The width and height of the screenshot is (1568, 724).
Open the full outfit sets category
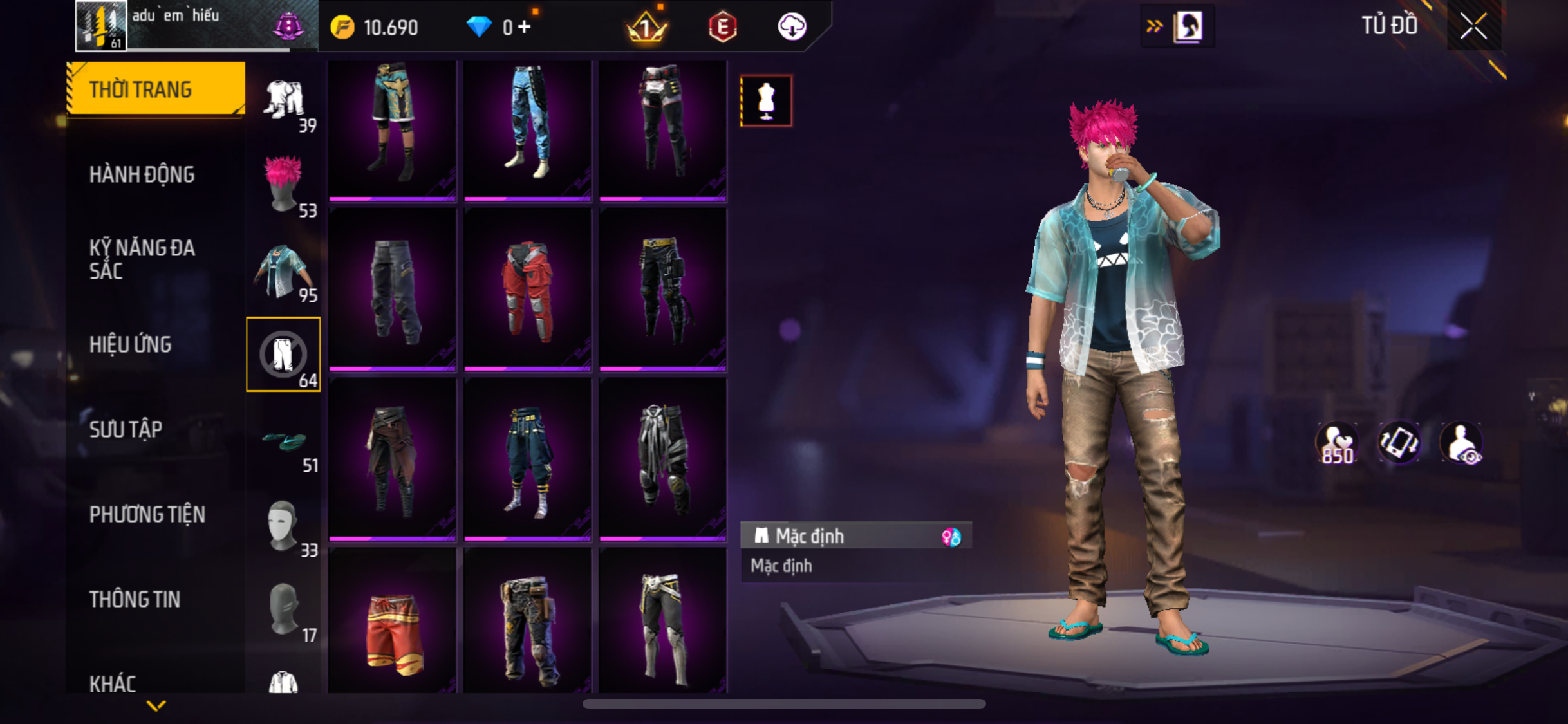[283, 101]
